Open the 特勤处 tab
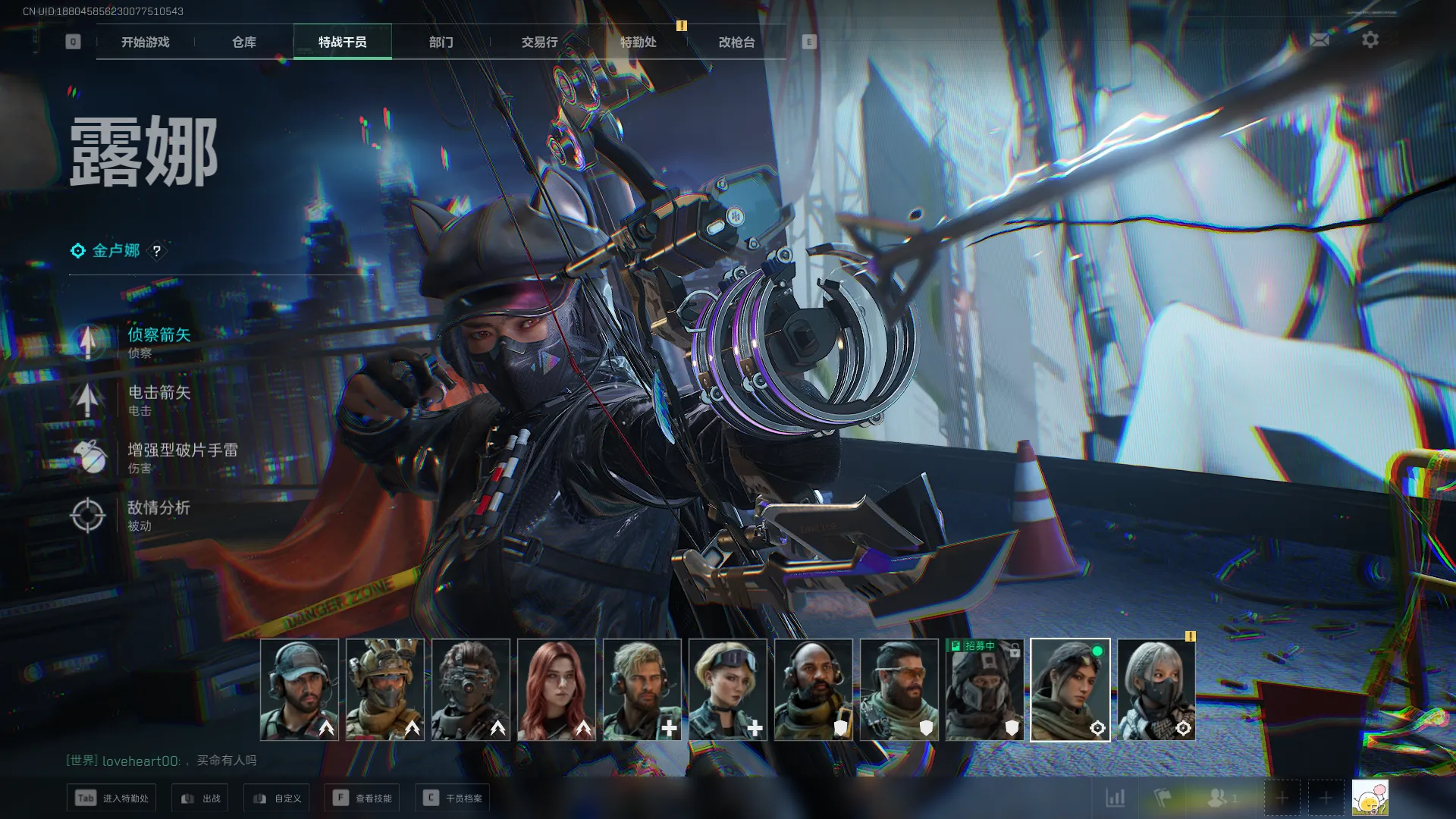The width and height of the screenshot is (1456, 819). 638,42
